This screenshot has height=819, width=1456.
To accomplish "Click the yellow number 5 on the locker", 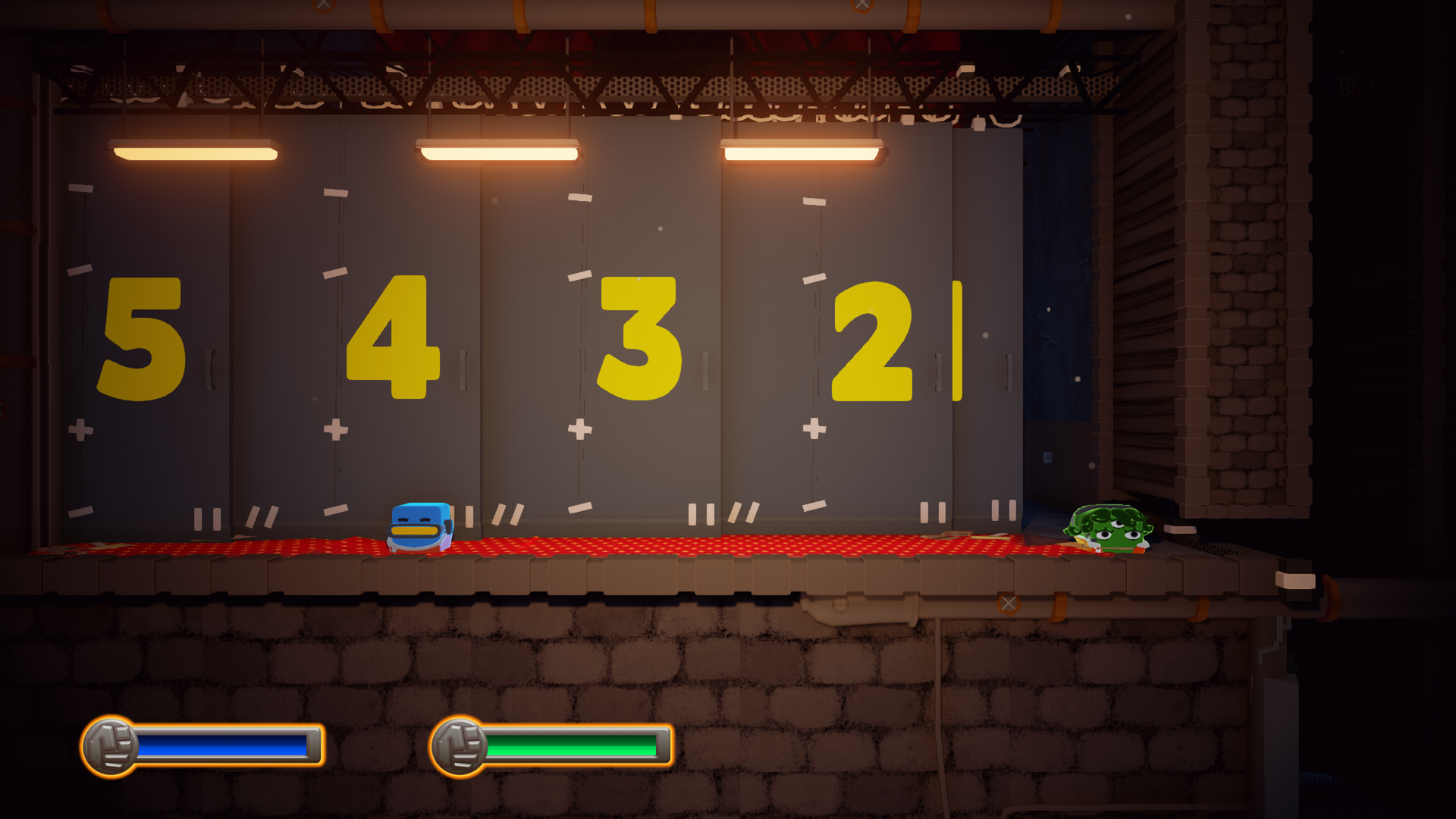I will (x=143, y=339).
